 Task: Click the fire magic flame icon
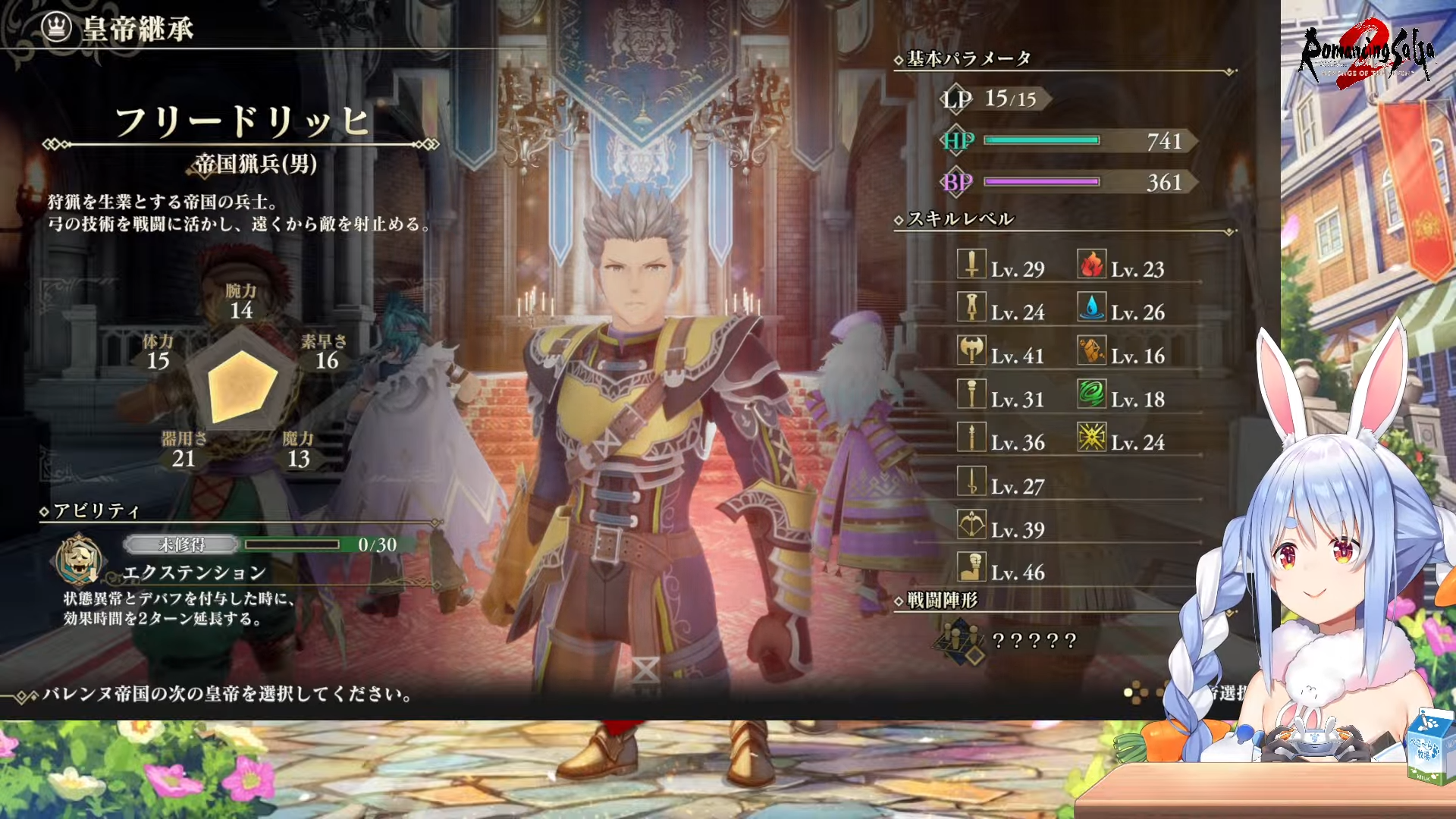1092,264
